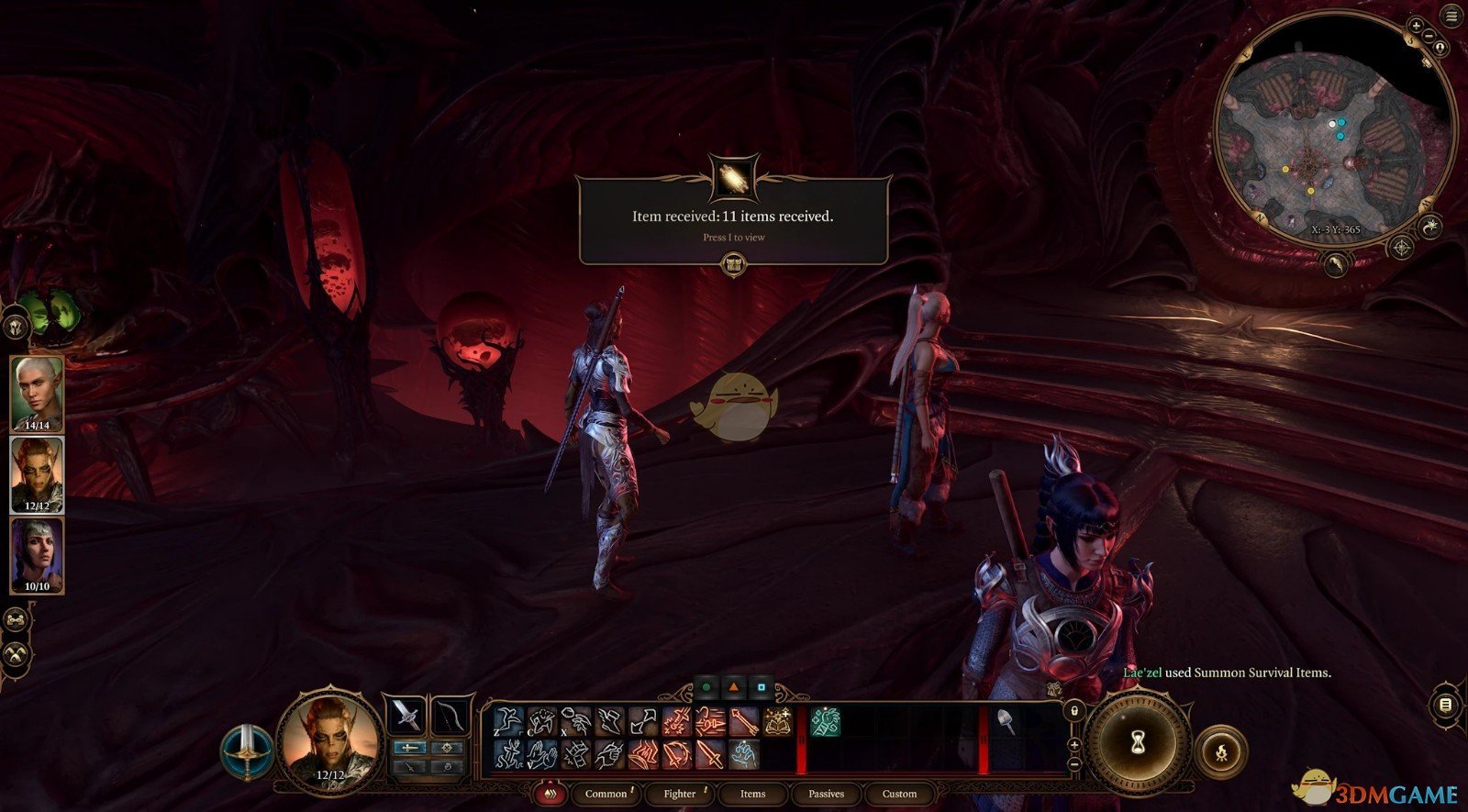
Task: Open the received items notification popup
Action: coord(733,220)
